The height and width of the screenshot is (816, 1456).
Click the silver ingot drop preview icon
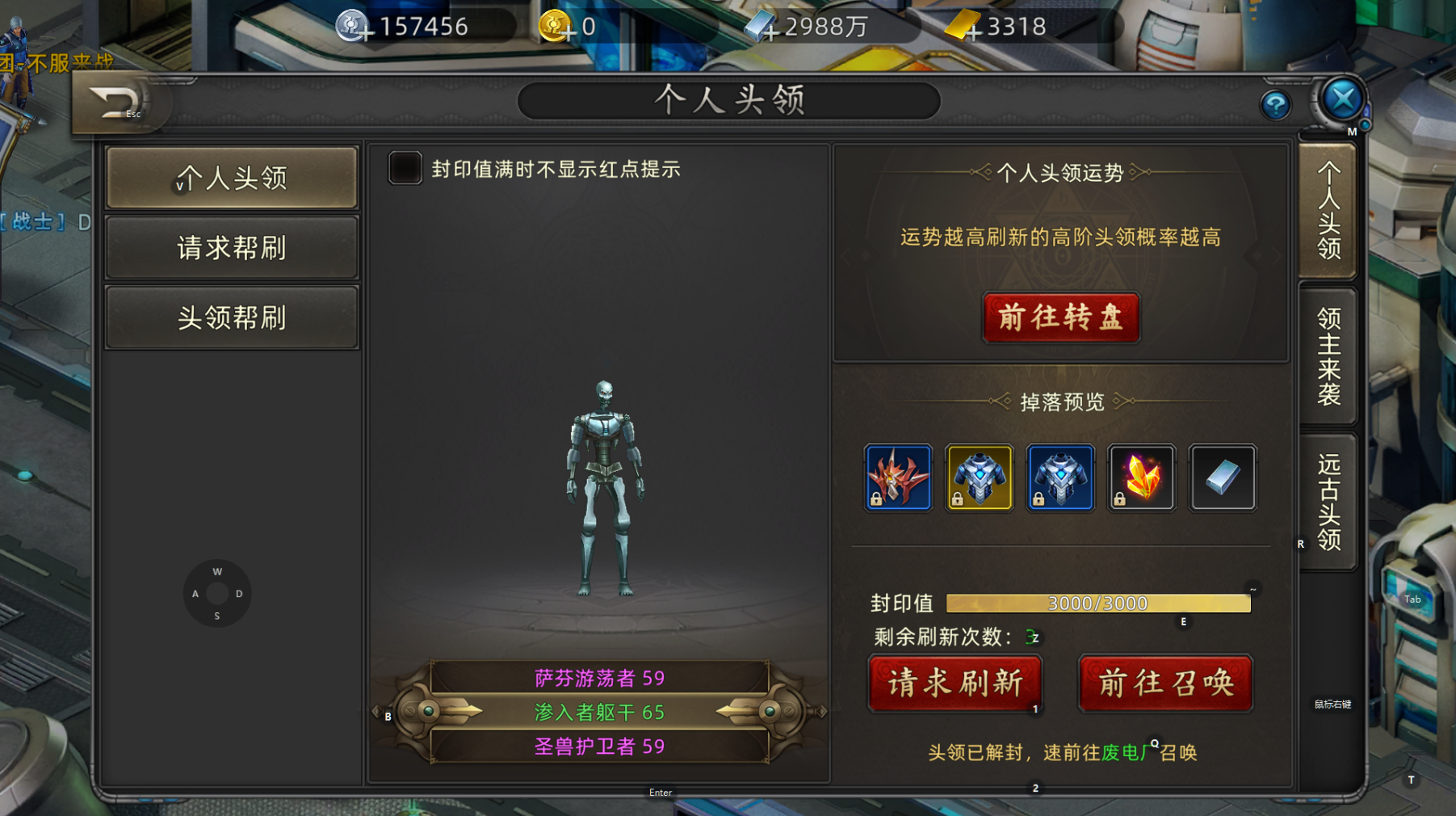1222,477
